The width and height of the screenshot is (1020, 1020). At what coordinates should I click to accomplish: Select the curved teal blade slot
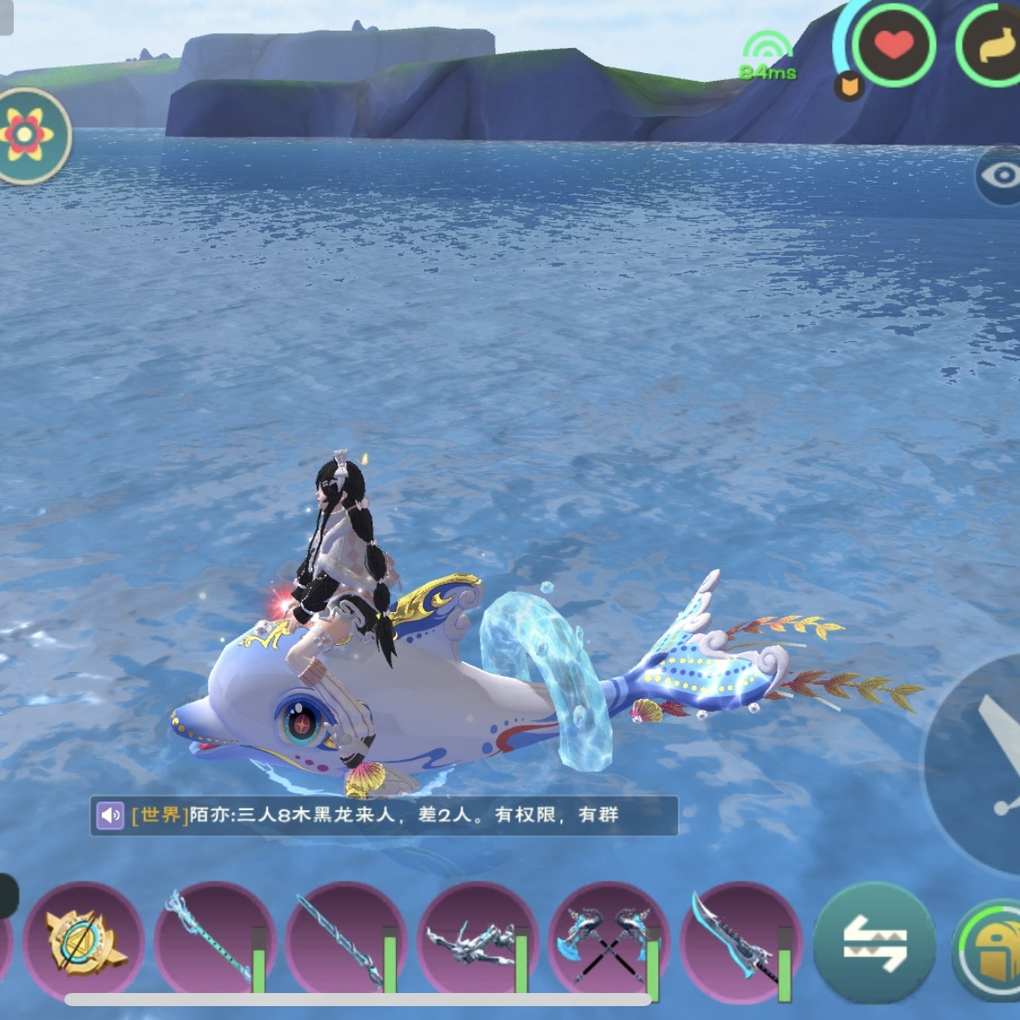(739, 941)
